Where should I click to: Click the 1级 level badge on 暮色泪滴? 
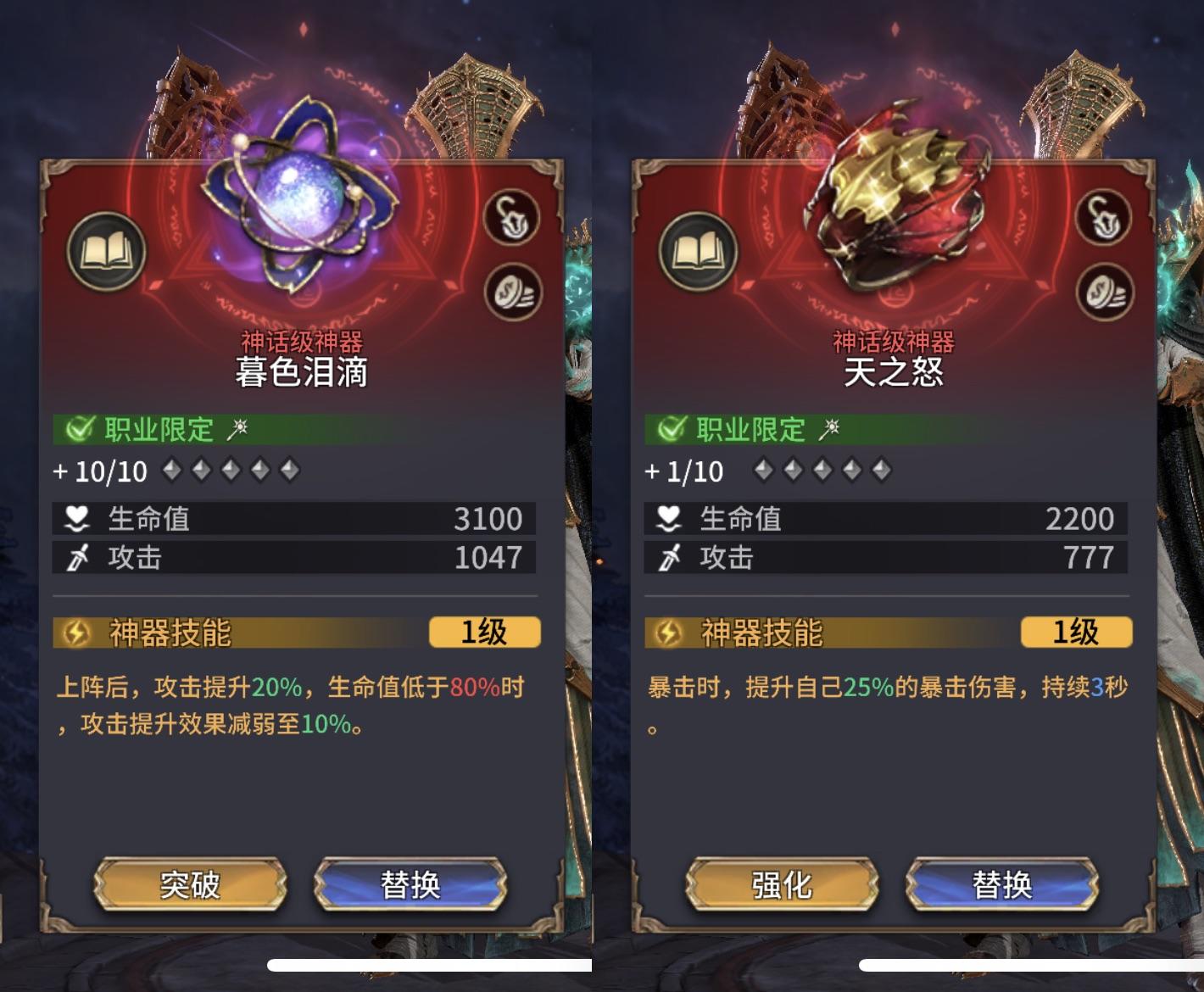(485, 633)
